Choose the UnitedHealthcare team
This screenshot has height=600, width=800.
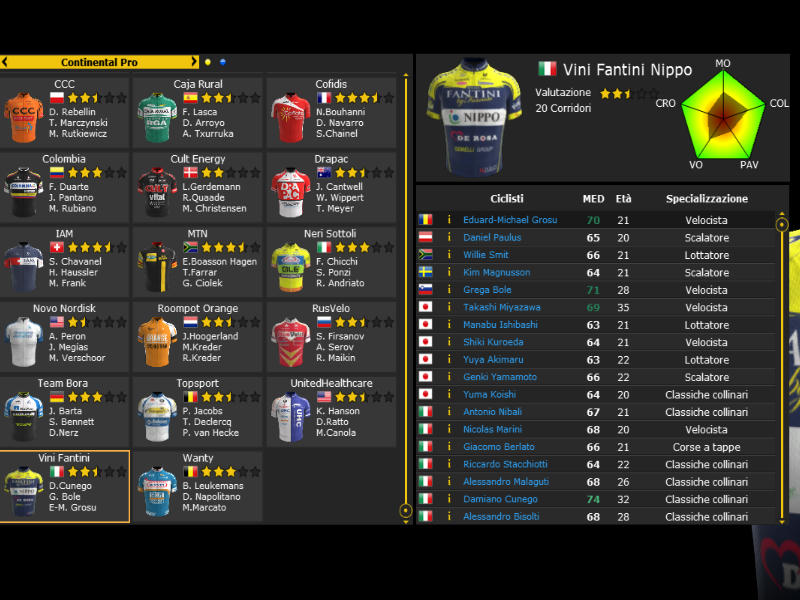pos(331,411)
